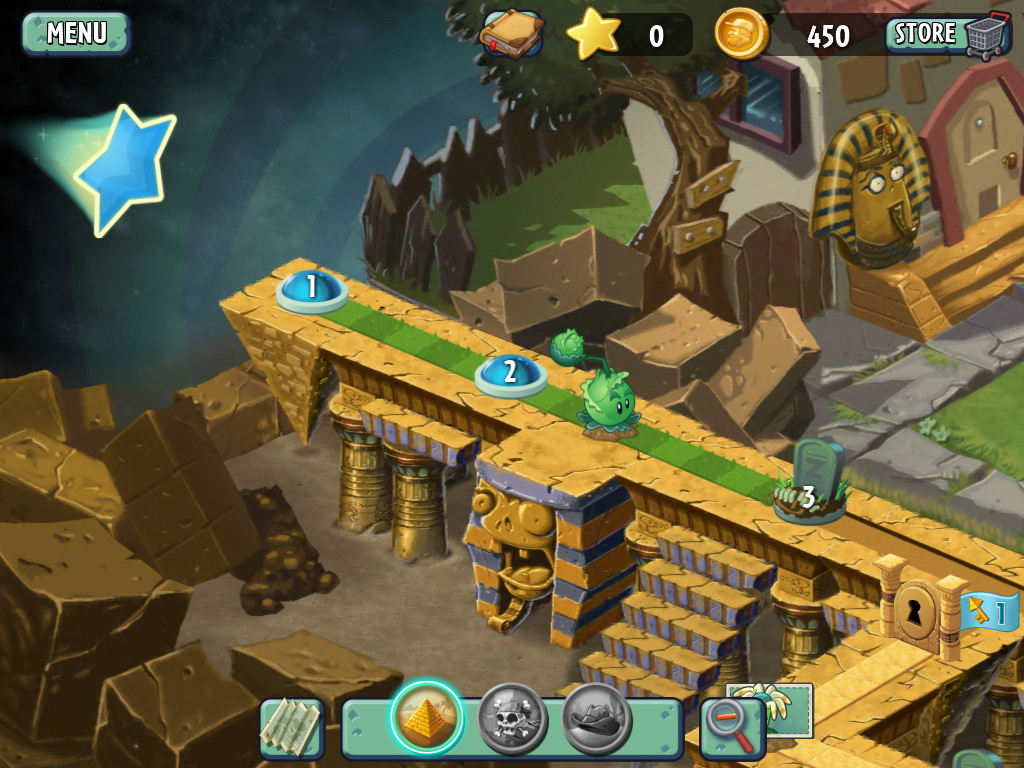Choose the Ancient Egypt pyramid world
Image resolution: width=1024 pixels, height=768 pixels.
(427, 717)
